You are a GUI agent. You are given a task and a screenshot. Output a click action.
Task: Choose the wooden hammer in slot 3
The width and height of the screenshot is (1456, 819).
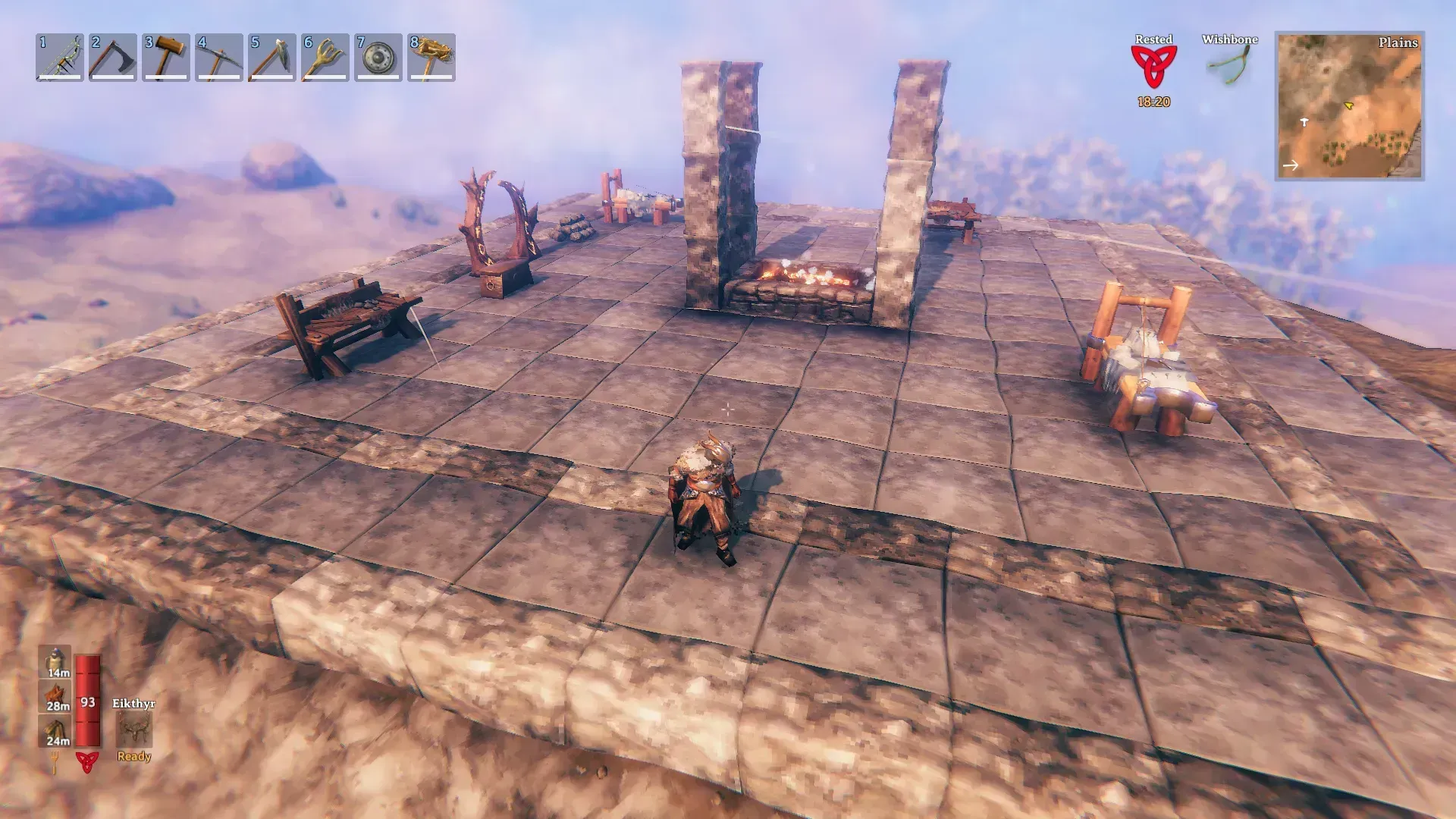coord(166,58)
